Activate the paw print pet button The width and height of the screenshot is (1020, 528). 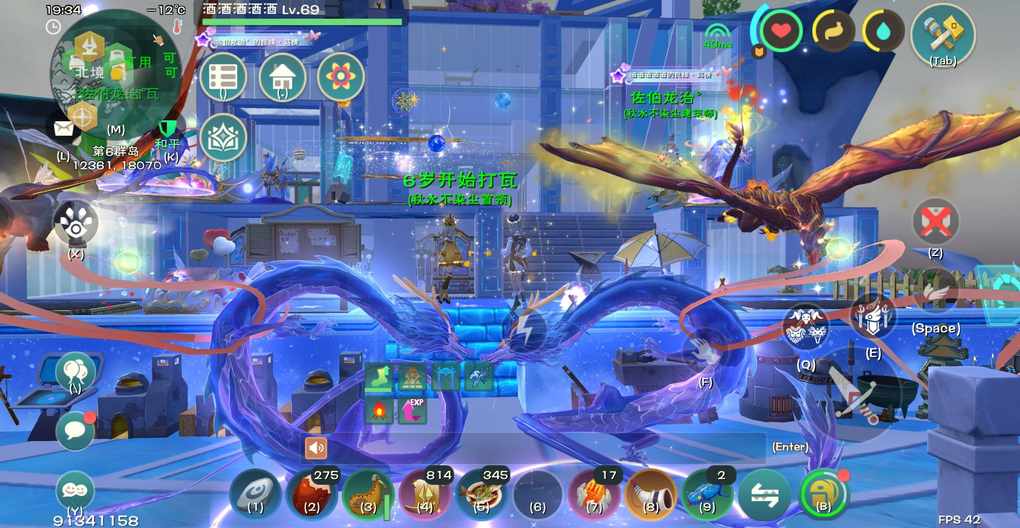[76, 222]
